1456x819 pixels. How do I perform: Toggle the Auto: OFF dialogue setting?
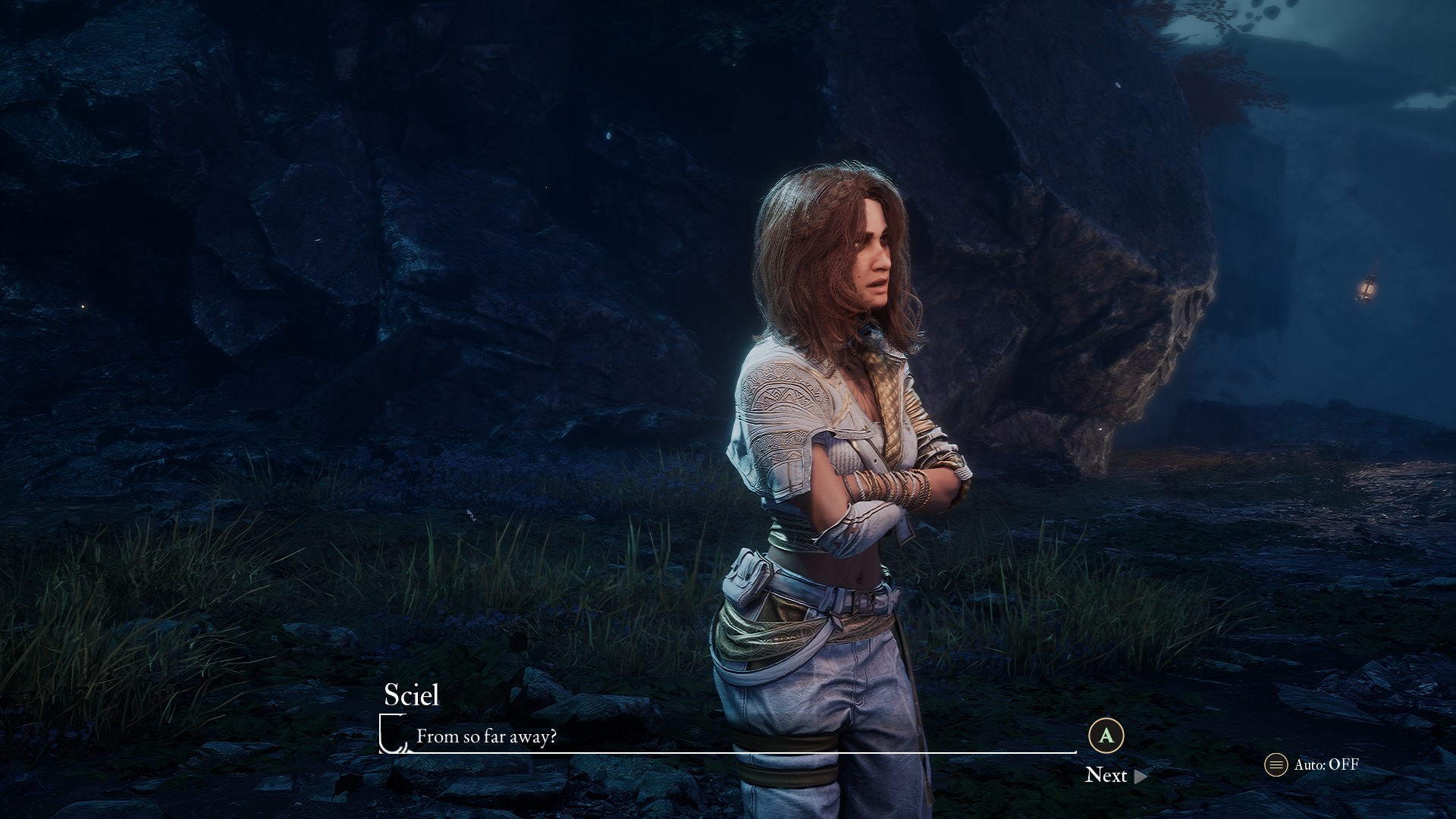tap(1312, 764)
